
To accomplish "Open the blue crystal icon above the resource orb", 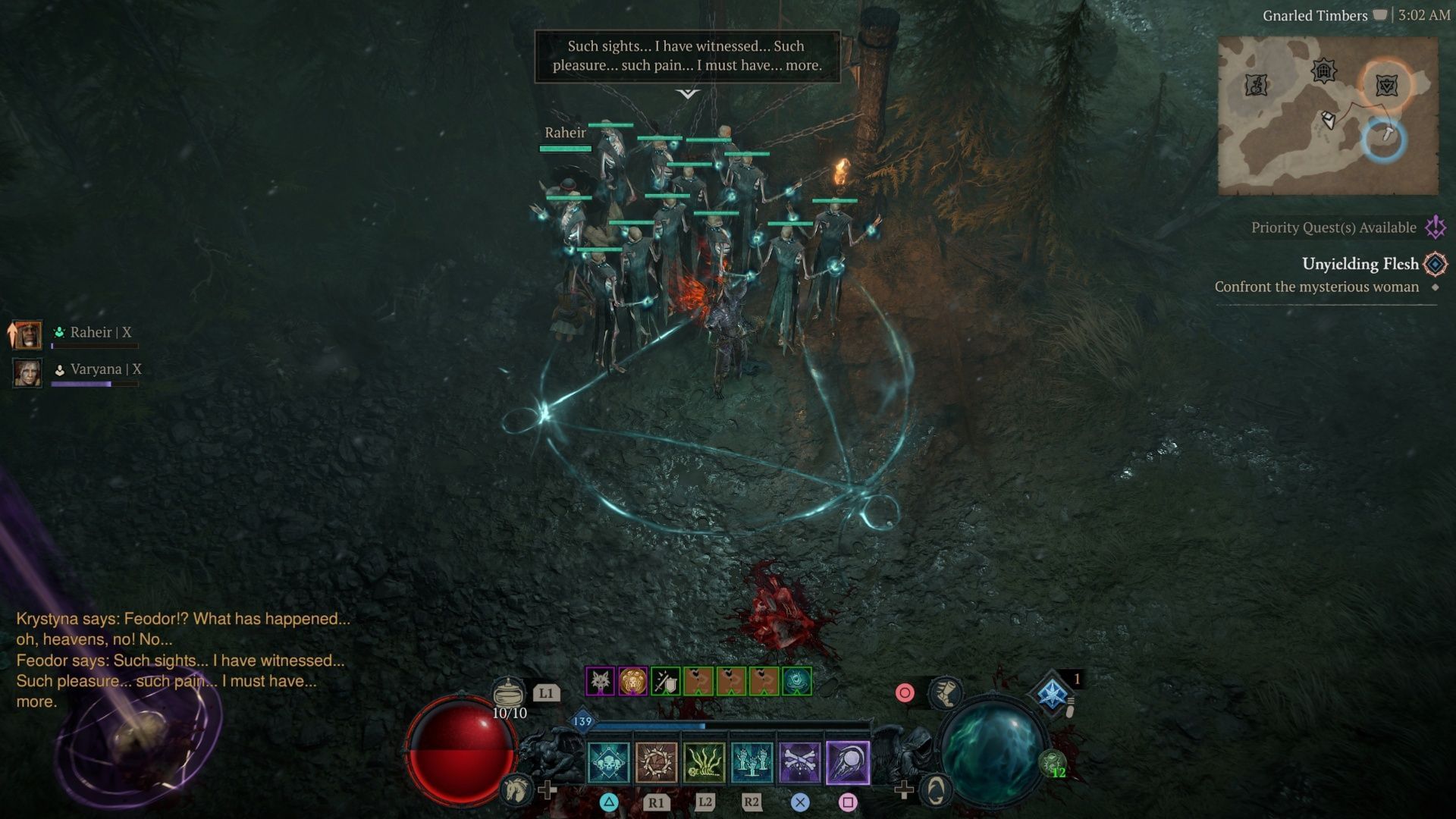I will [1053, 693].
